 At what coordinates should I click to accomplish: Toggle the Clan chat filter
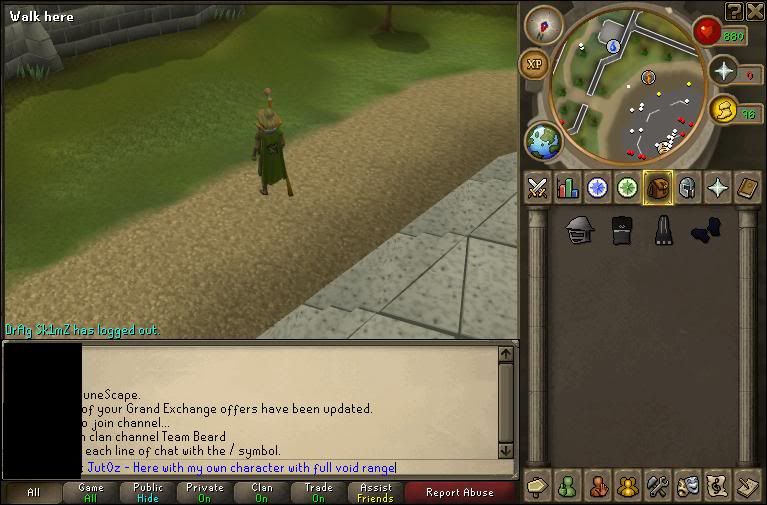tap(262, 492)
